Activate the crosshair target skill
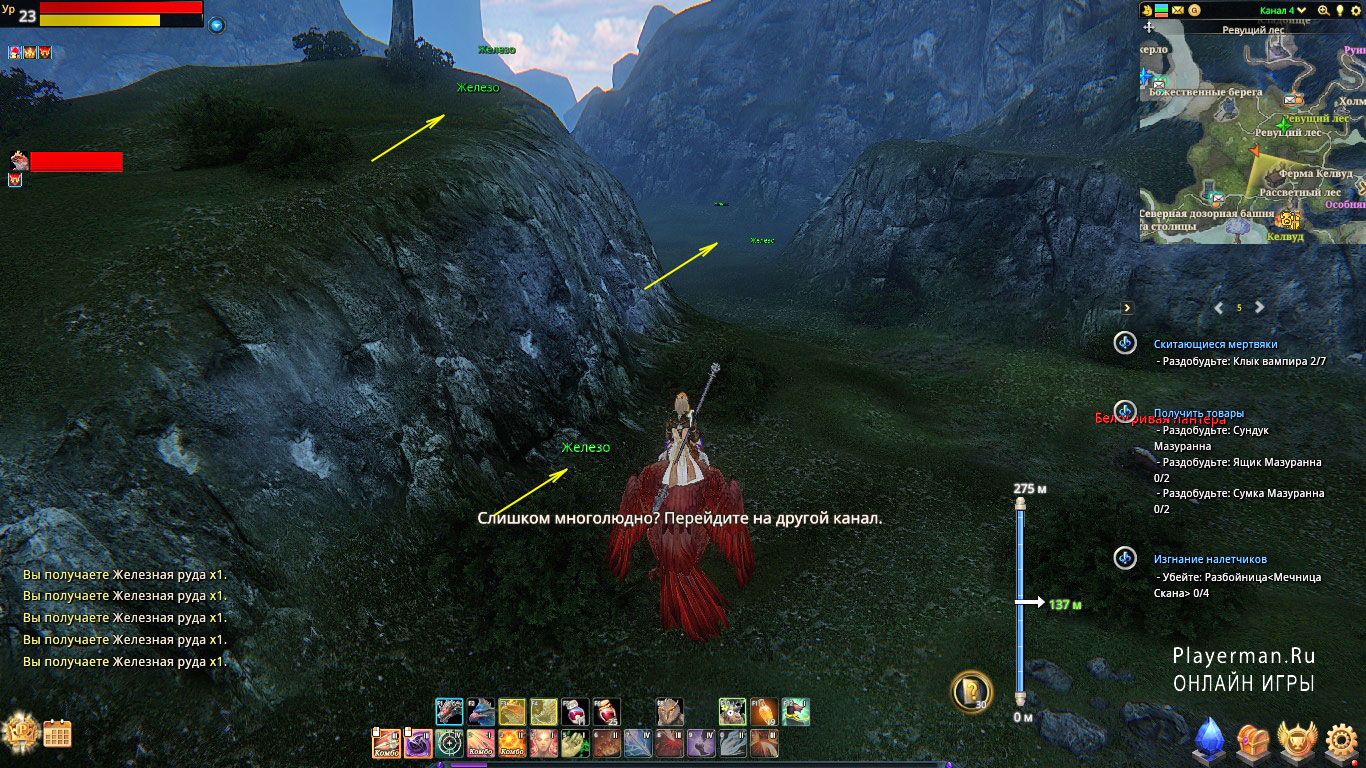Screen dimensions: 1366x768 coord(449,743)
